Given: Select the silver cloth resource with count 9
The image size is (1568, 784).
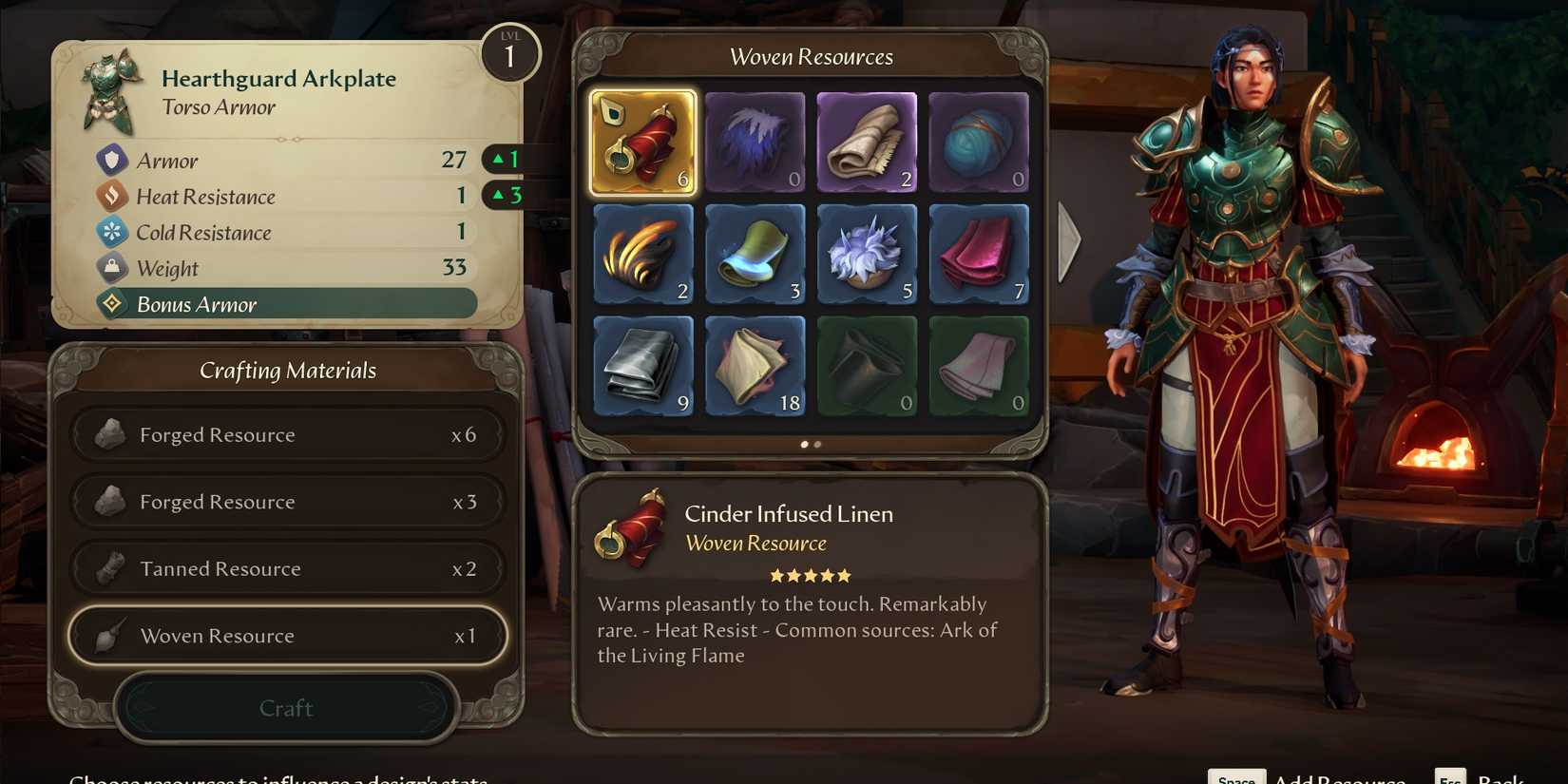Looking at the screenshot, I should (643, 365).
